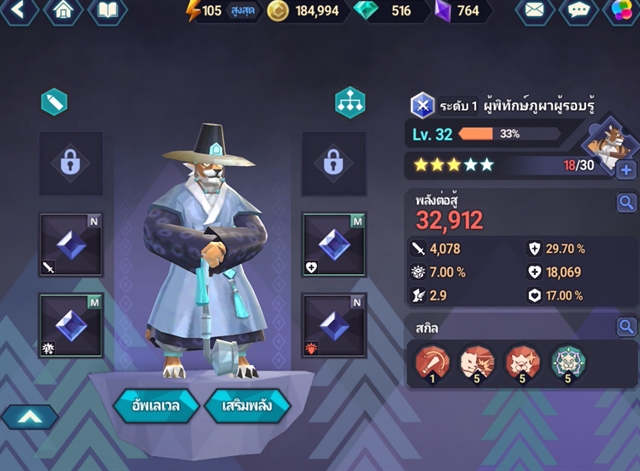Expand the bottom-left up-arrow panel
The height and width of the screenshot is (471, 640).
[28, 417]
